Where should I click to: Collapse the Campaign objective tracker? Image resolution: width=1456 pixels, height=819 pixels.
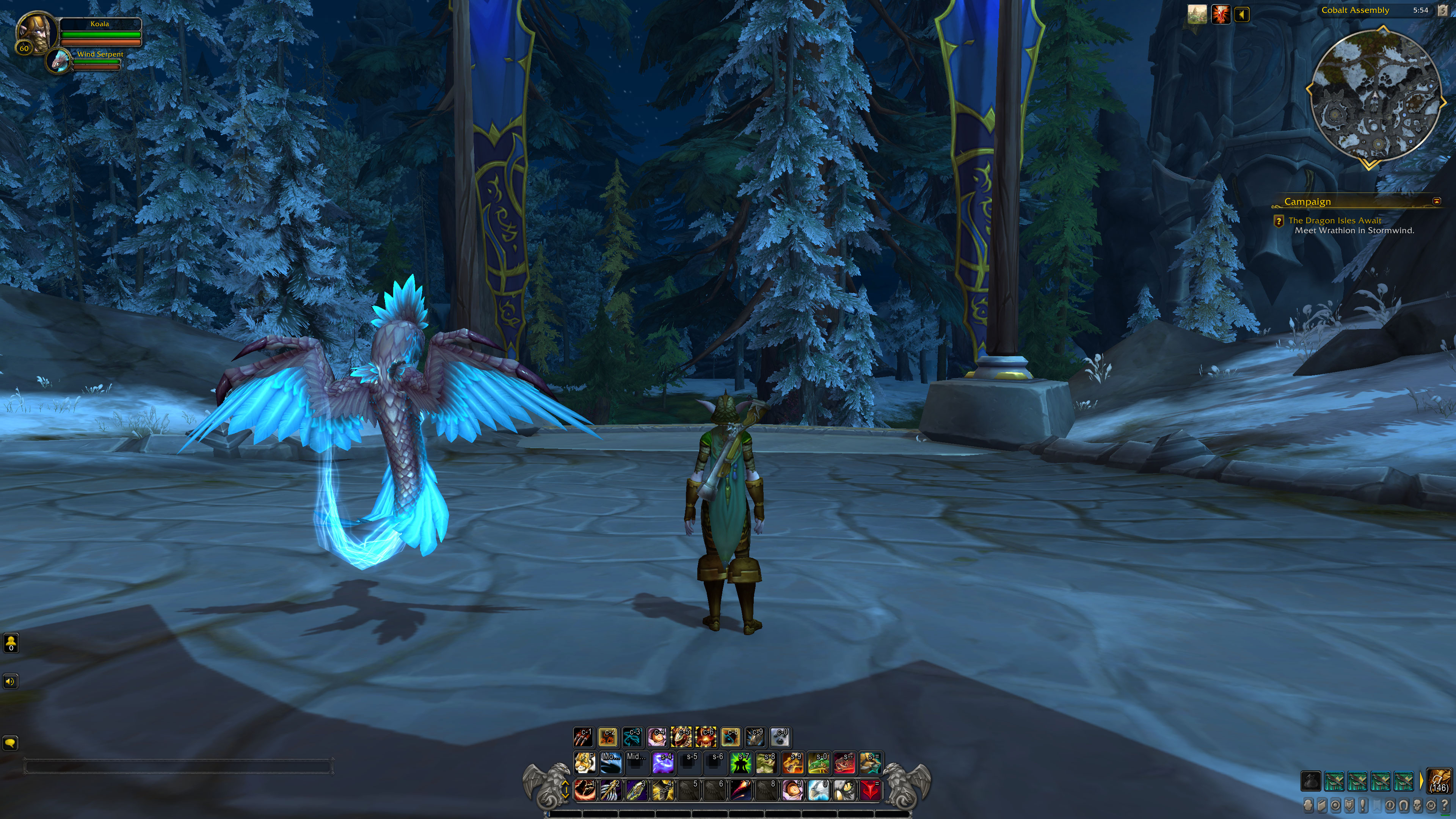[x=1437, y=201]
